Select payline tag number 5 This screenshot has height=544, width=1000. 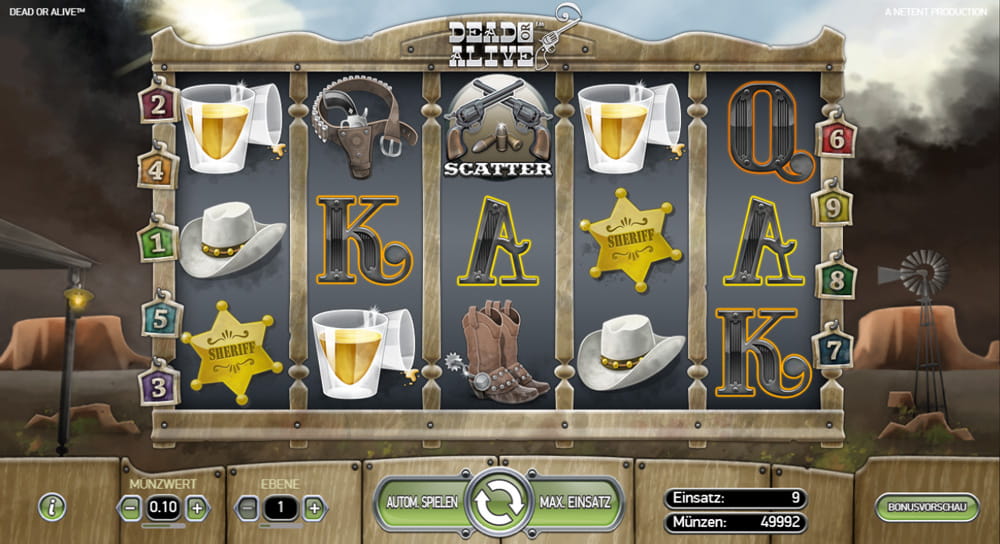point(161,318)
